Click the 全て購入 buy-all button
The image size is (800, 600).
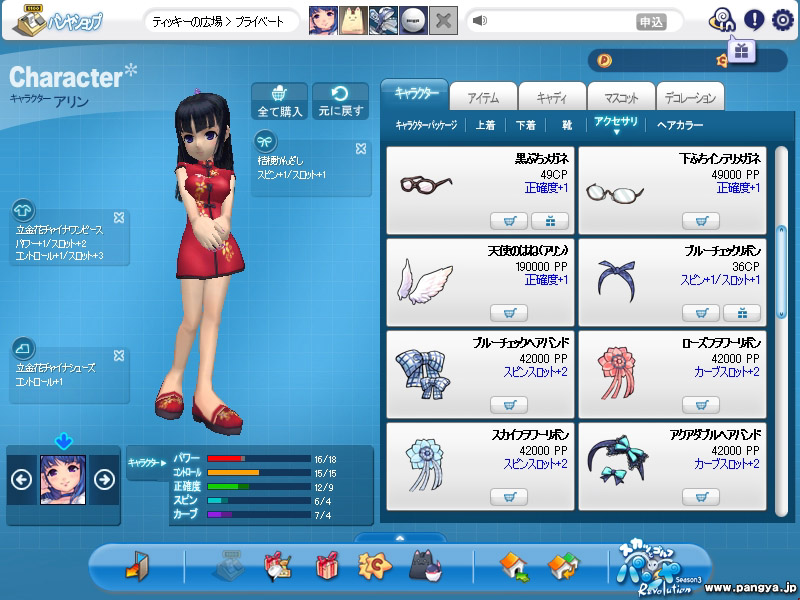[x=280, y=101]
